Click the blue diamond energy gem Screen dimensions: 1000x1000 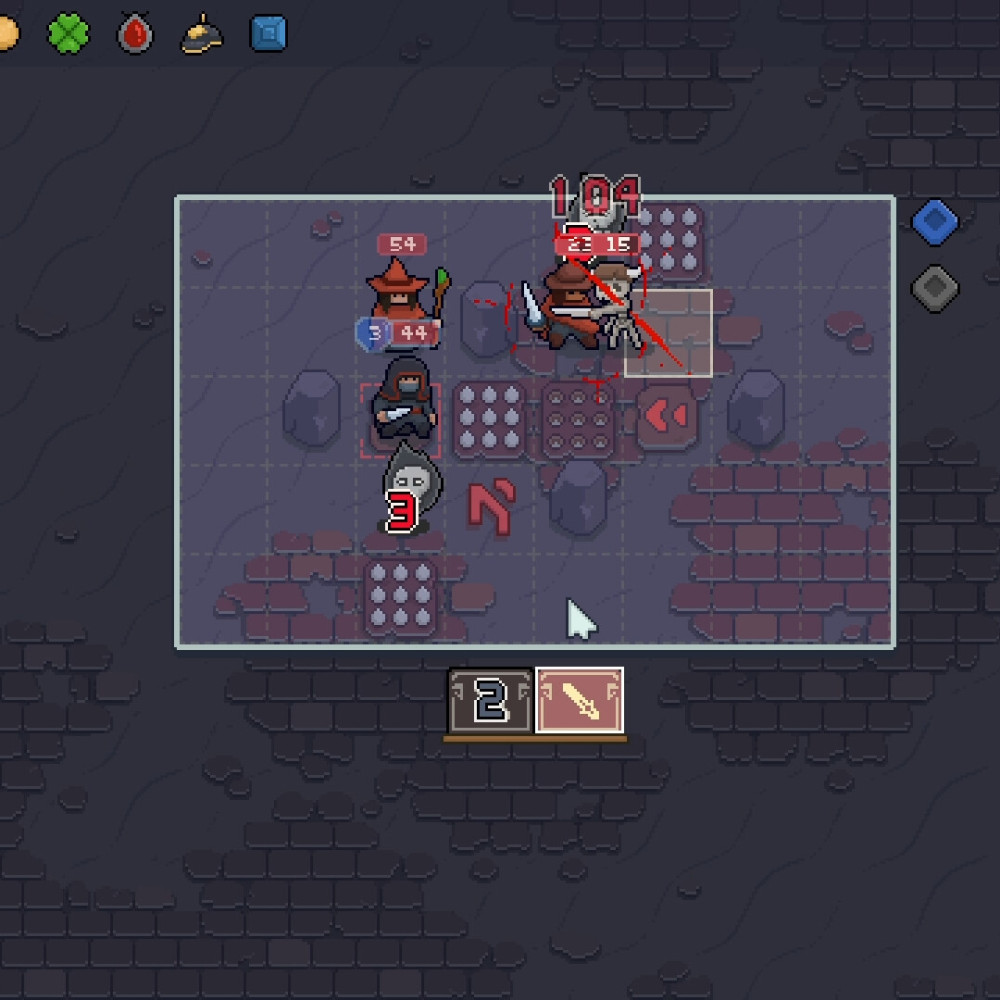click(935, 222)
